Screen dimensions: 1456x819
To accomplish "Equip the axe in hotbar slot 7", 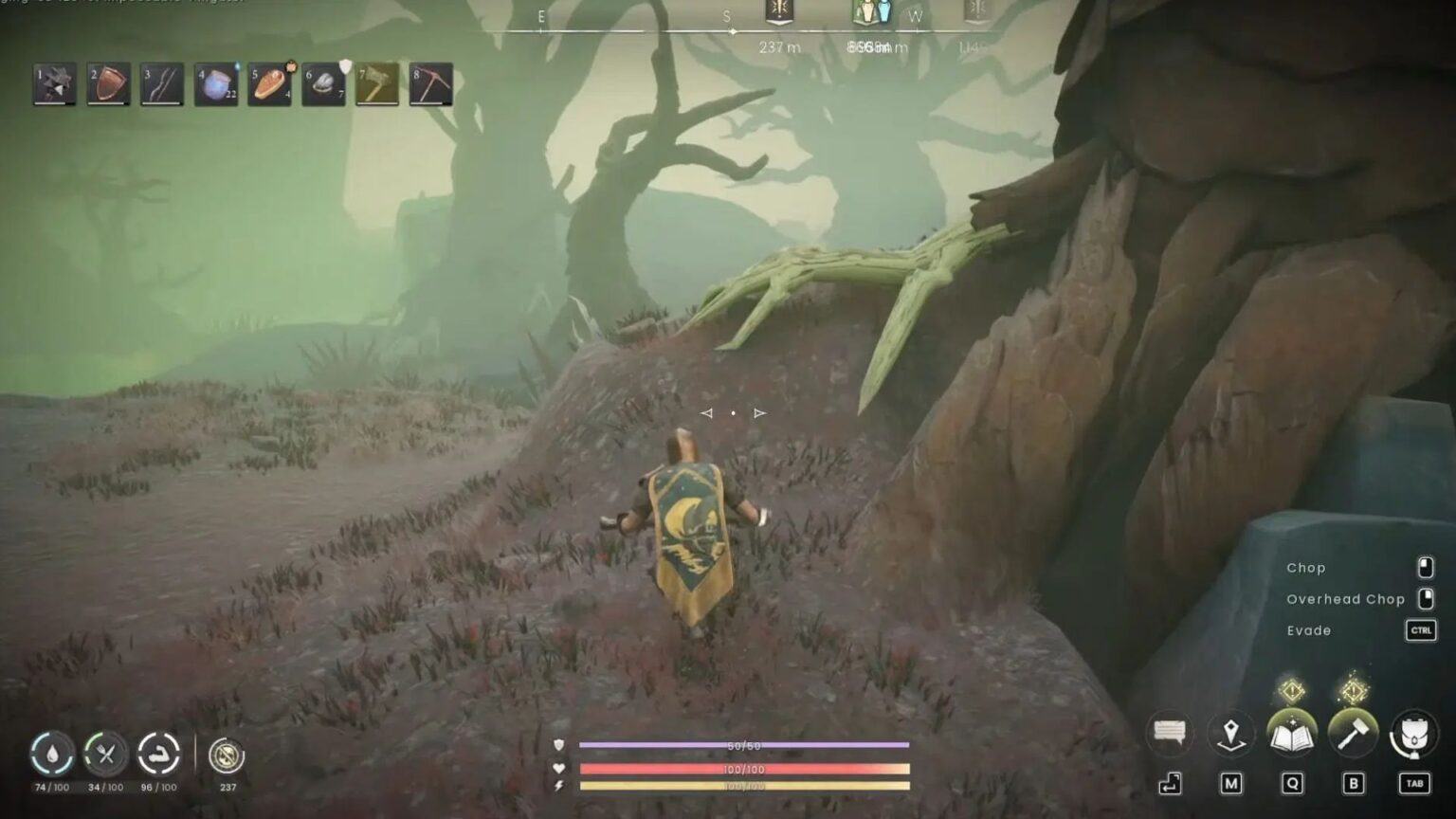I will coord(377,85).
